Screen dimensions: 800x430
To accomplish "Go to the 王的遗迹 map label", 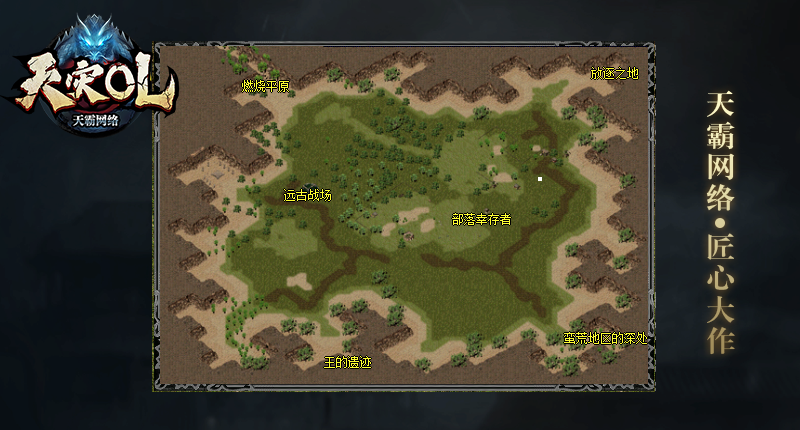I will pyautogui.click(x=348, y=361).
